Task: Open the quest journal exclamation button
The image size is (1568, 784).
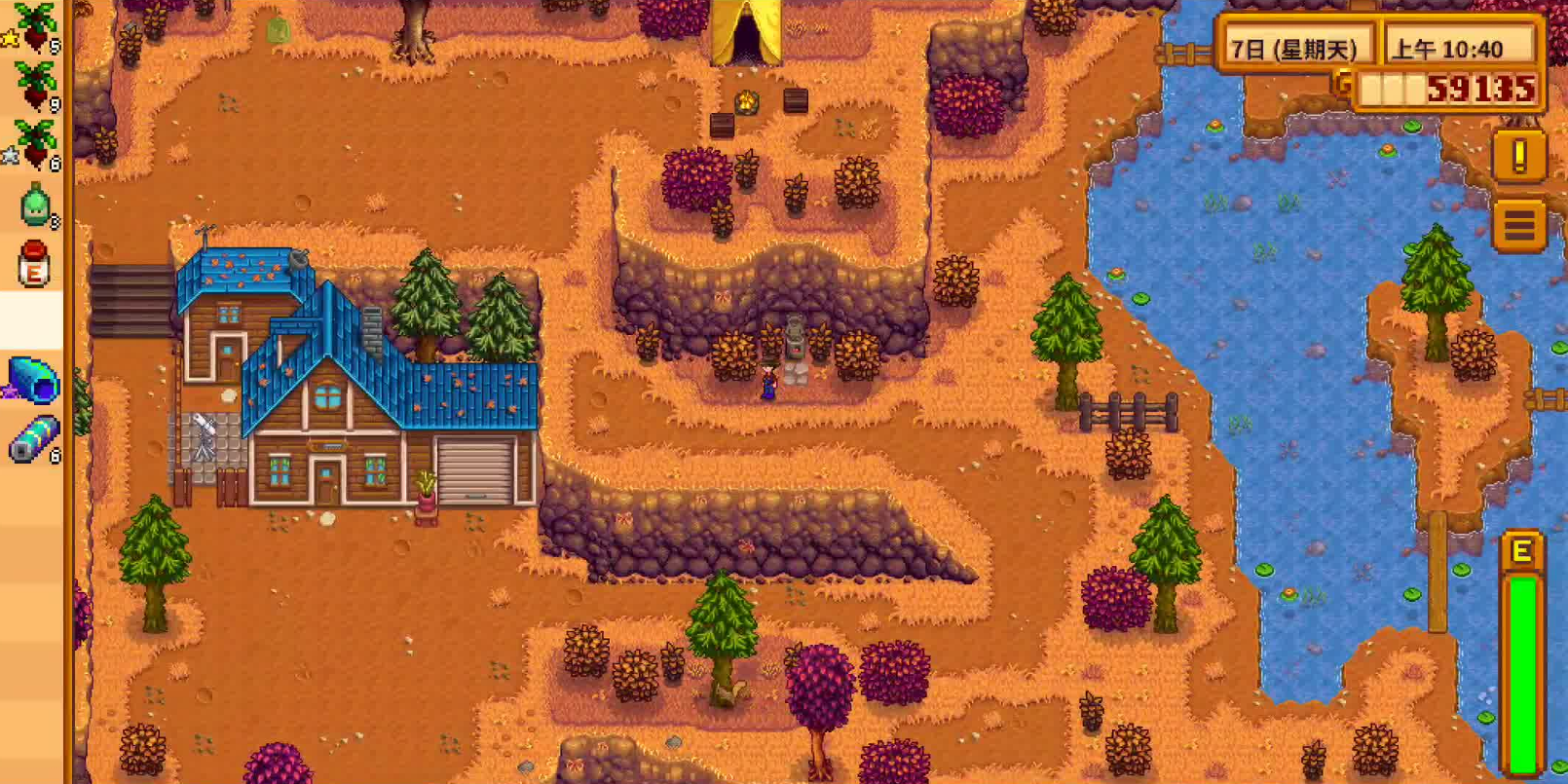Action: 1518,156
